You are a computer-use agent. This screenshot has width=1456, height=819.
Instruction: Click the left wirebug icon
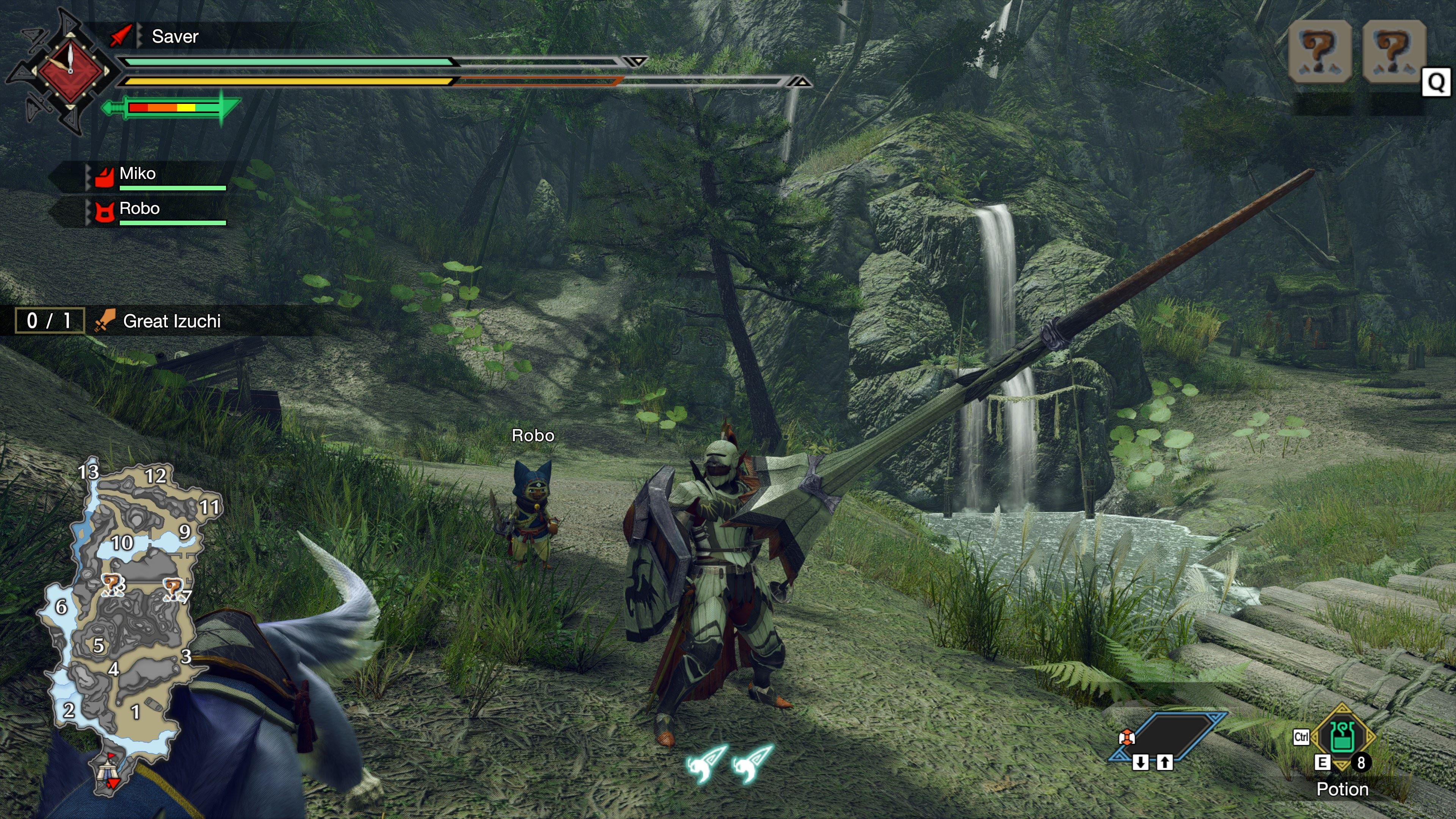tap(705, 763)
